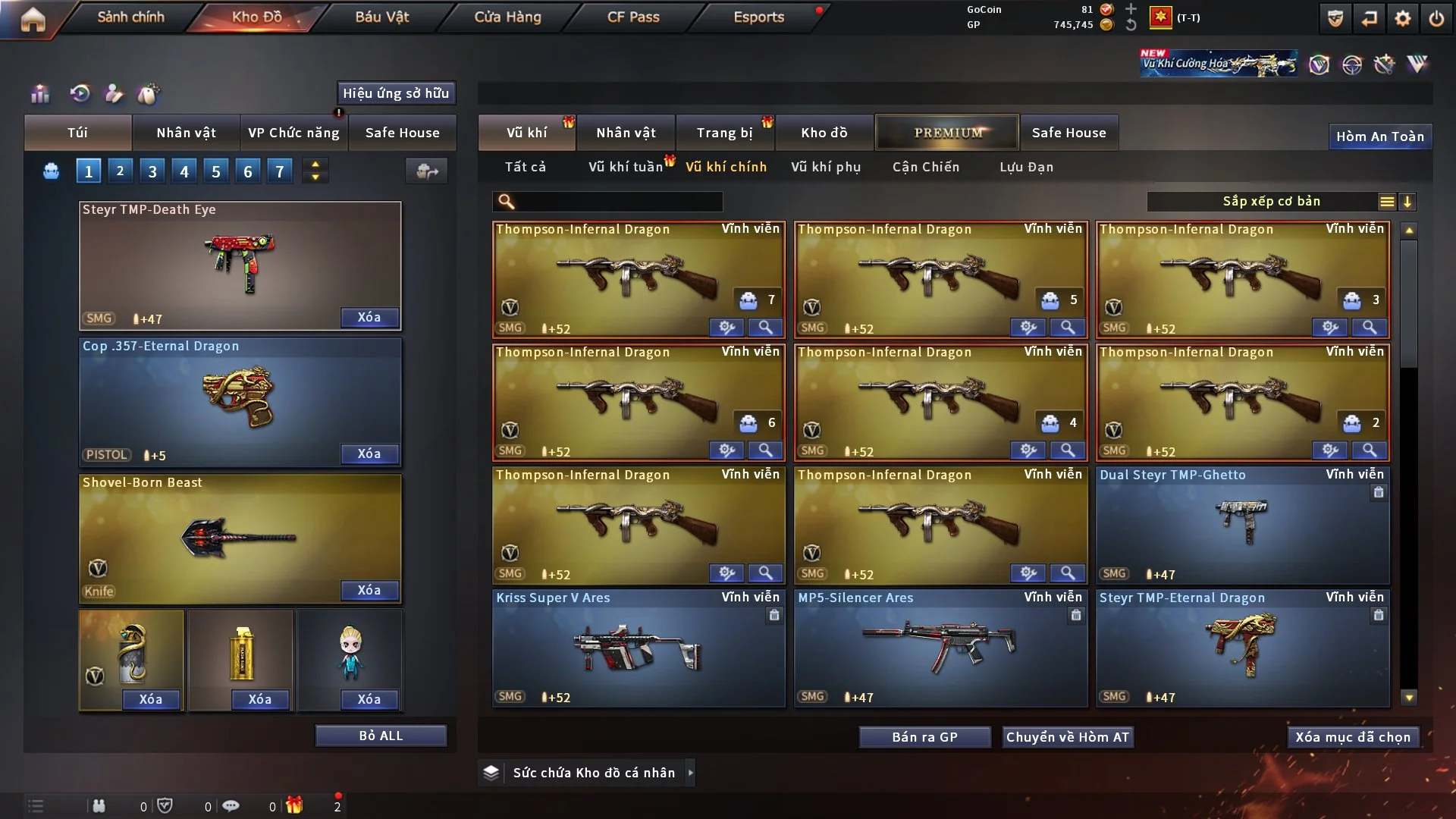Click the weapon search field
The image size is (1456, 819).
618,202
